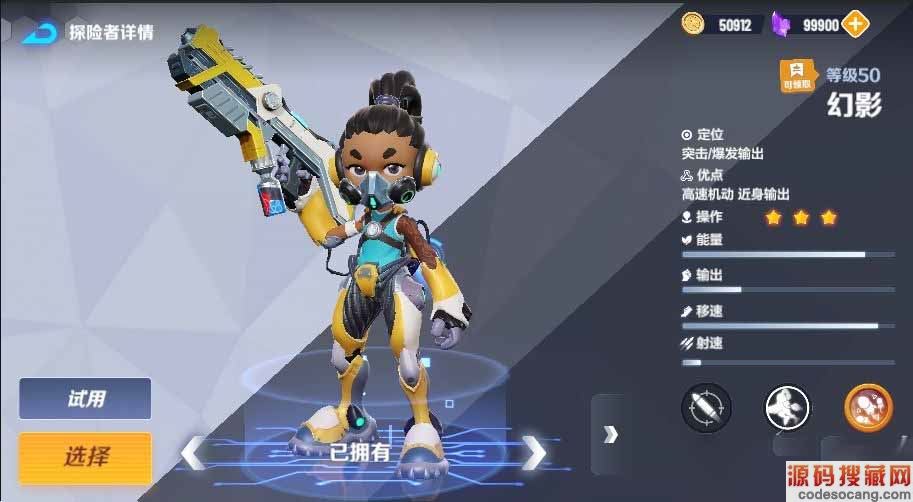This screenshot has height=502, width=913.
Task: View the white dashing figure skill icon
Action: tap(787, 407)
